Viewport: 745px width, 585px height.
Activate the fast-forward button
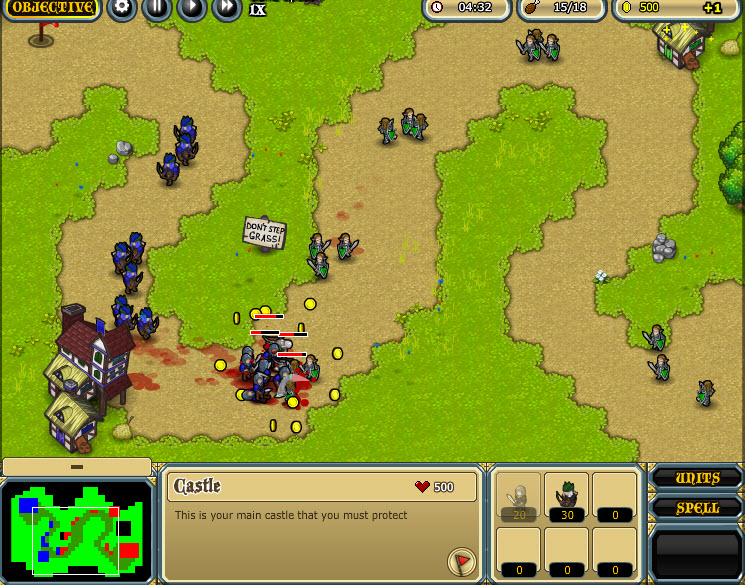[x=227, y=9]
